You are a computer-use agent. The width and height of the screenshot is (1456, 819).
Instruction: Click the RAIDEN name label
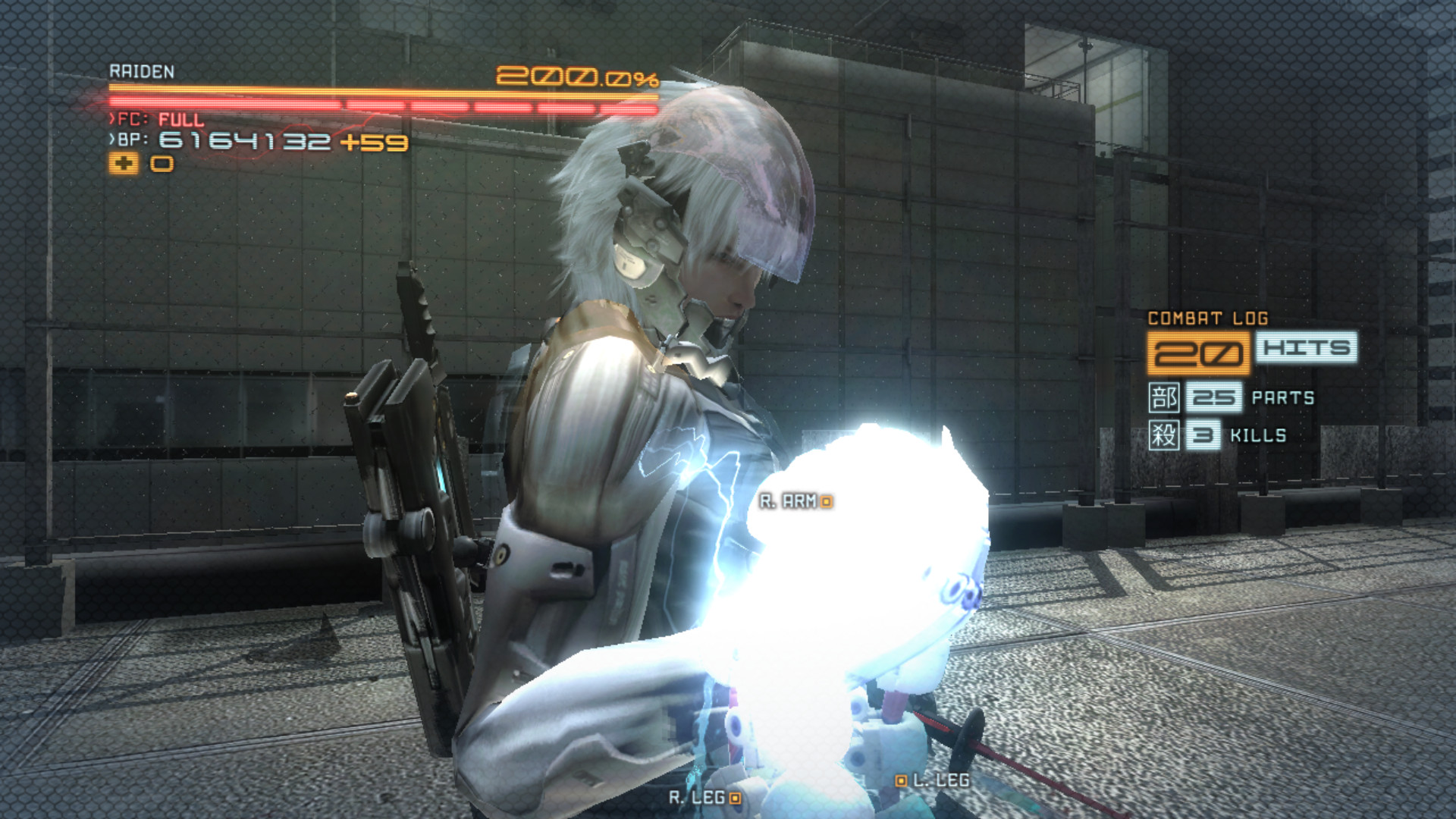tap(141, 73)
